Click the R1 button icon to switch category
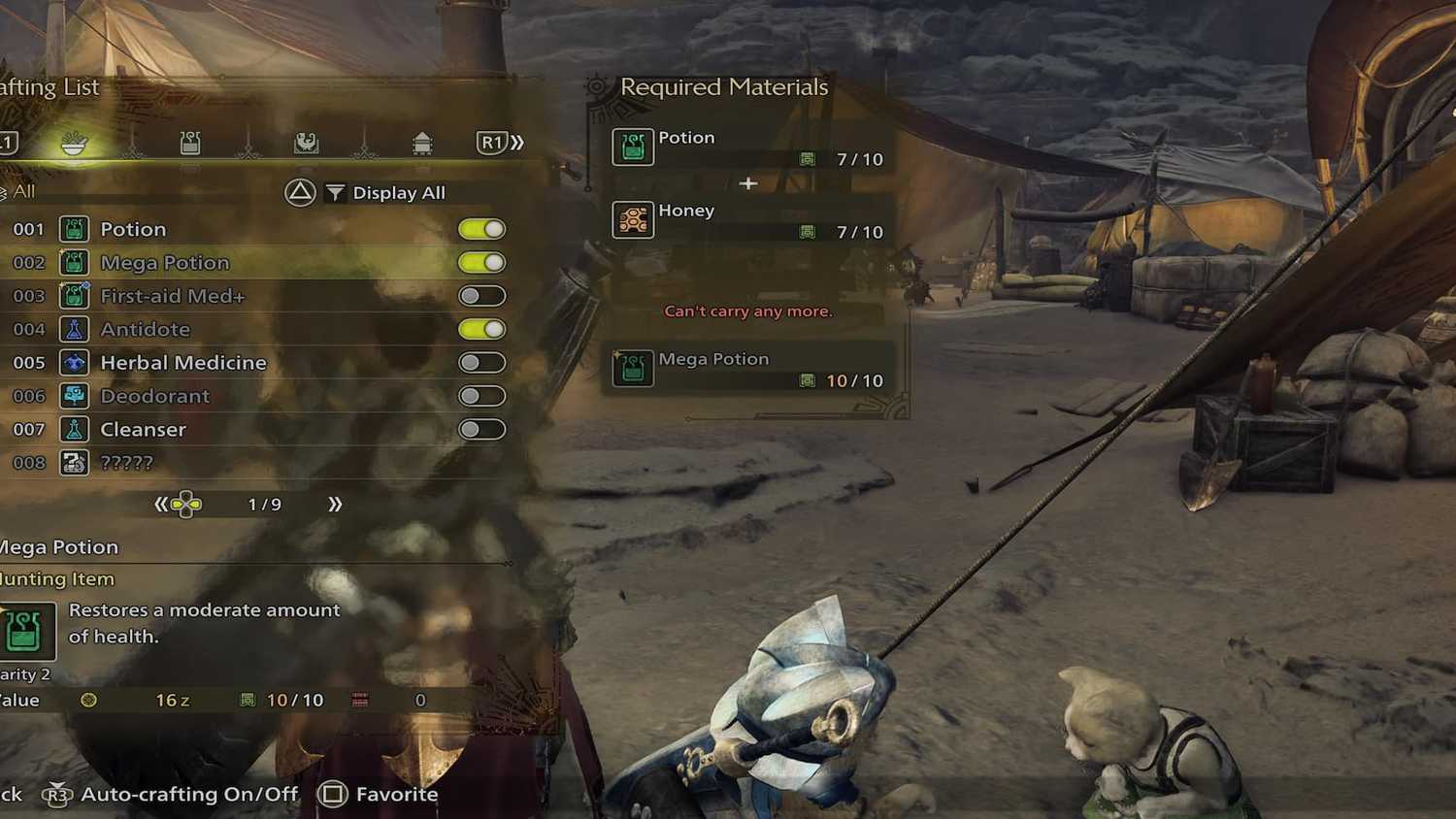Image resolution: width=1456 pixels, height=819 pixels. 491,142
